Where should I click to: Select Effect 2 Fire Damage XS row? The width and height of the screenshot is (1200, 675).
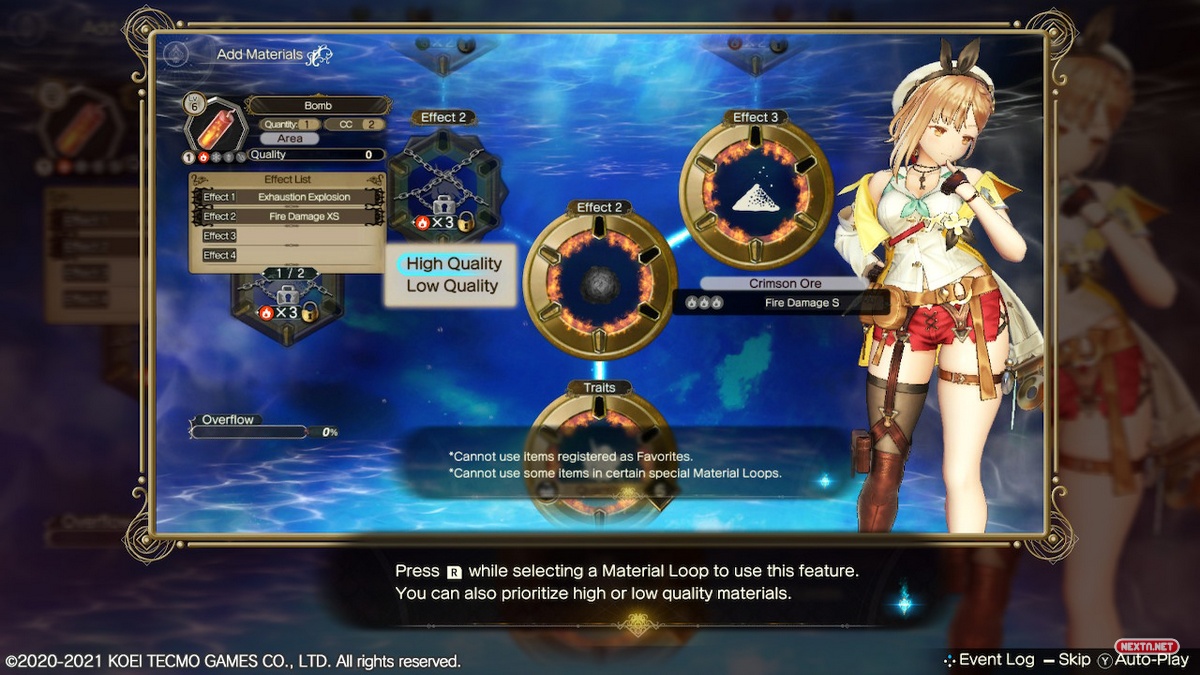pos(287,216)
